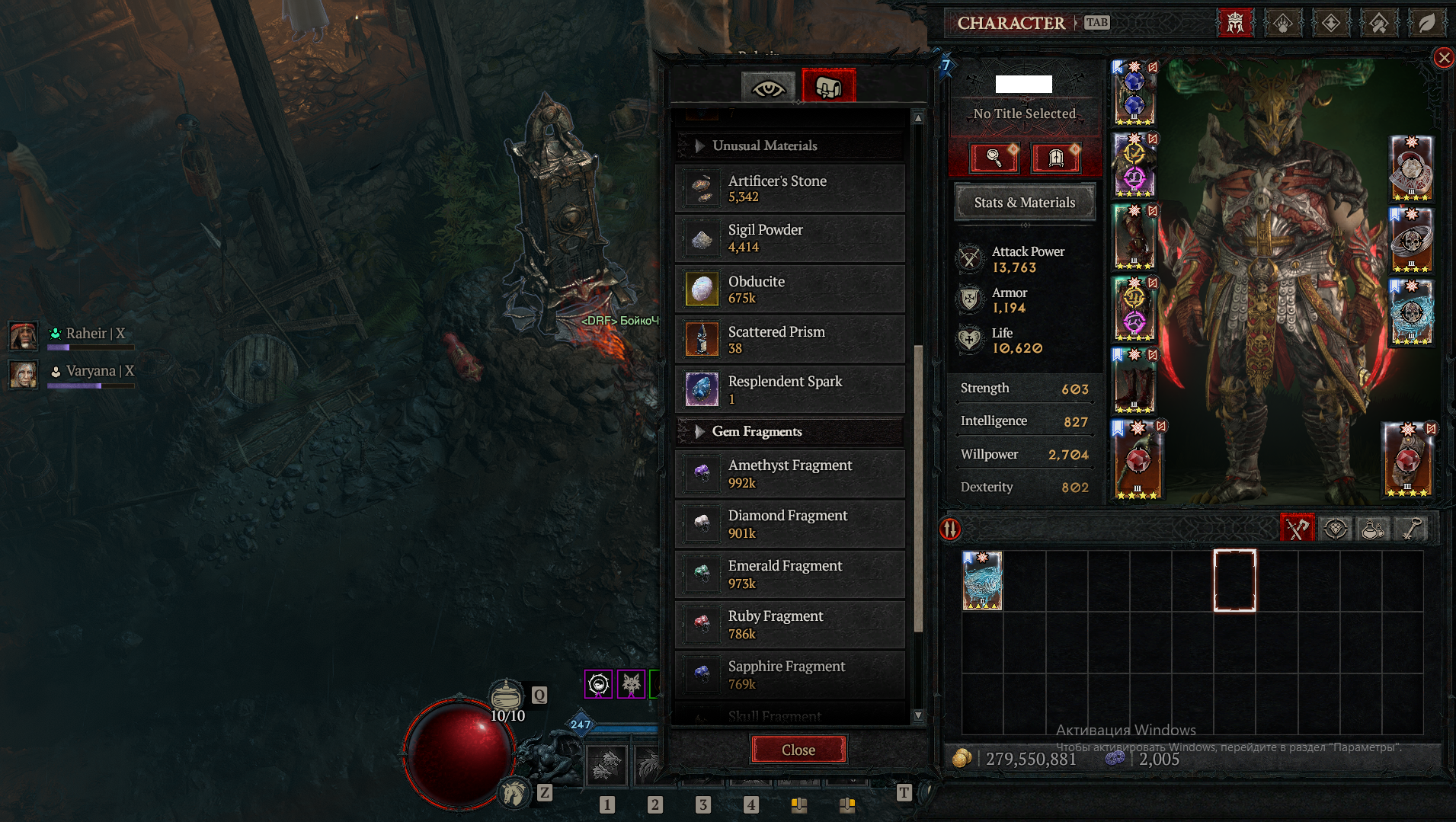The image size is (1456, 822).
Task: Select the Resplendent Spark material
Action: tap(789, 389)
